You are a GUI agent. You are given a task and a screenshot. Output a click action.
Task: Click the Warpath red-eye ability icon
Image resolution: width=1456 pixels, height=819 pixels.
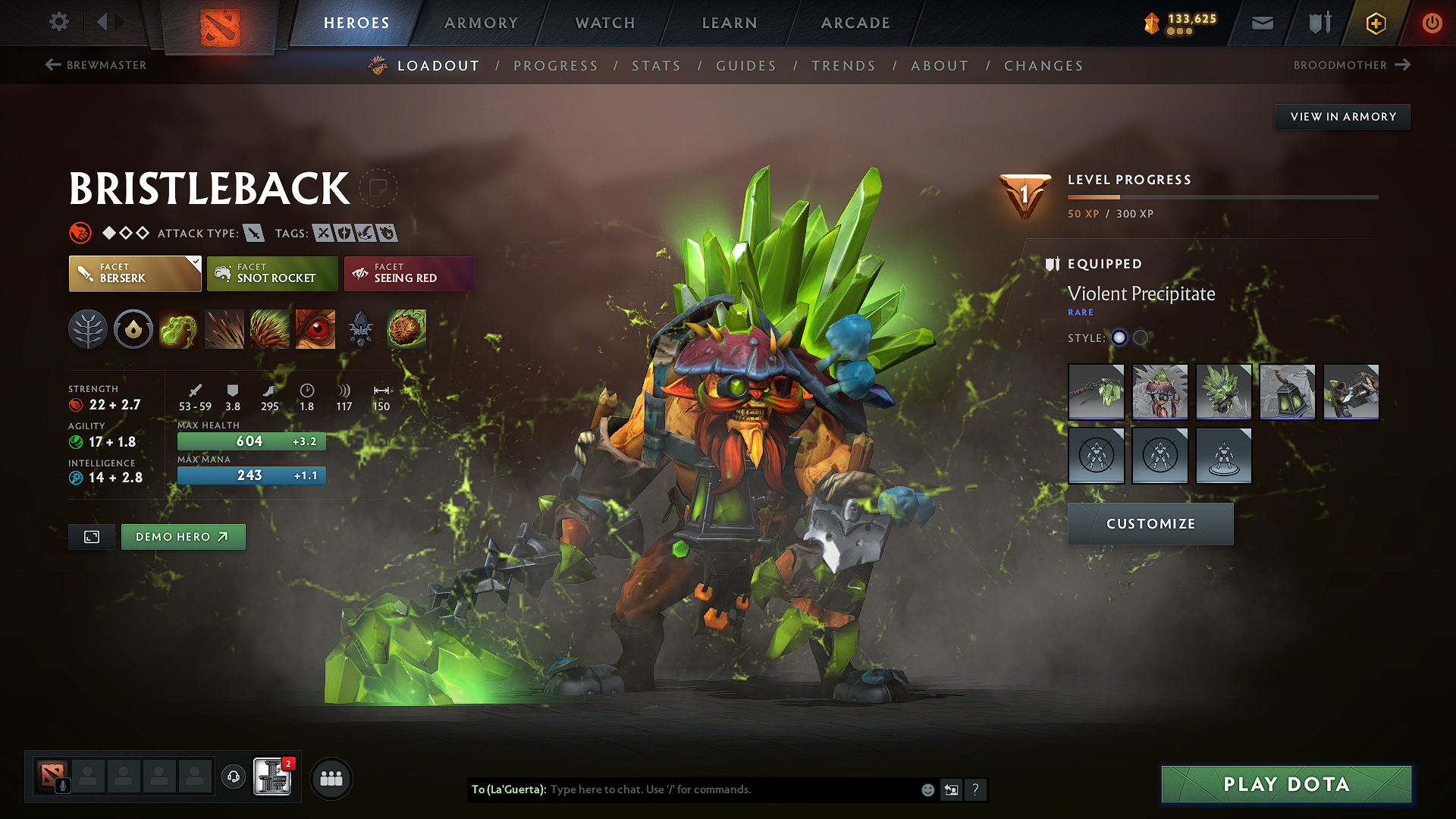pos(315,329)
